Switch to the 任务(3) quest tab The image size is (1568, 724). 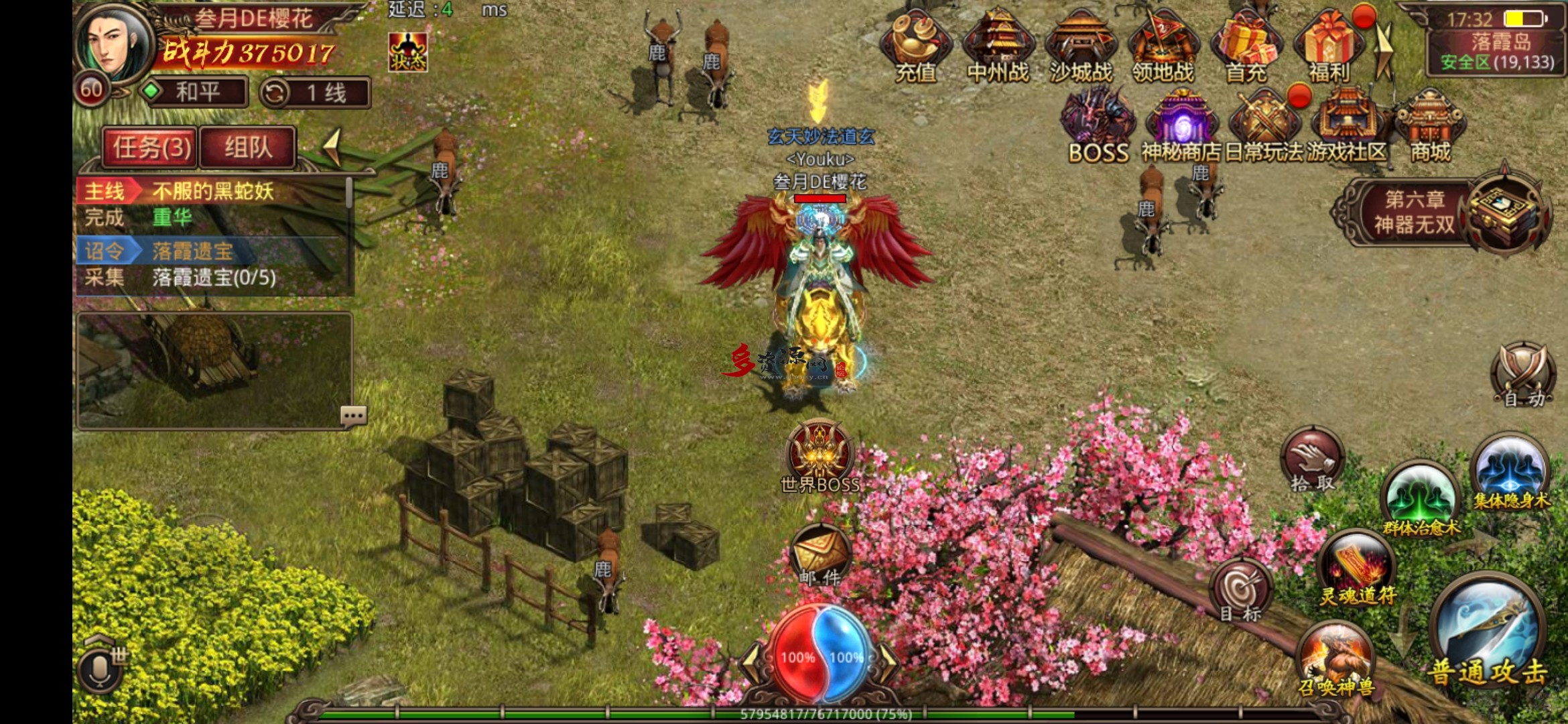coord(151,147)
